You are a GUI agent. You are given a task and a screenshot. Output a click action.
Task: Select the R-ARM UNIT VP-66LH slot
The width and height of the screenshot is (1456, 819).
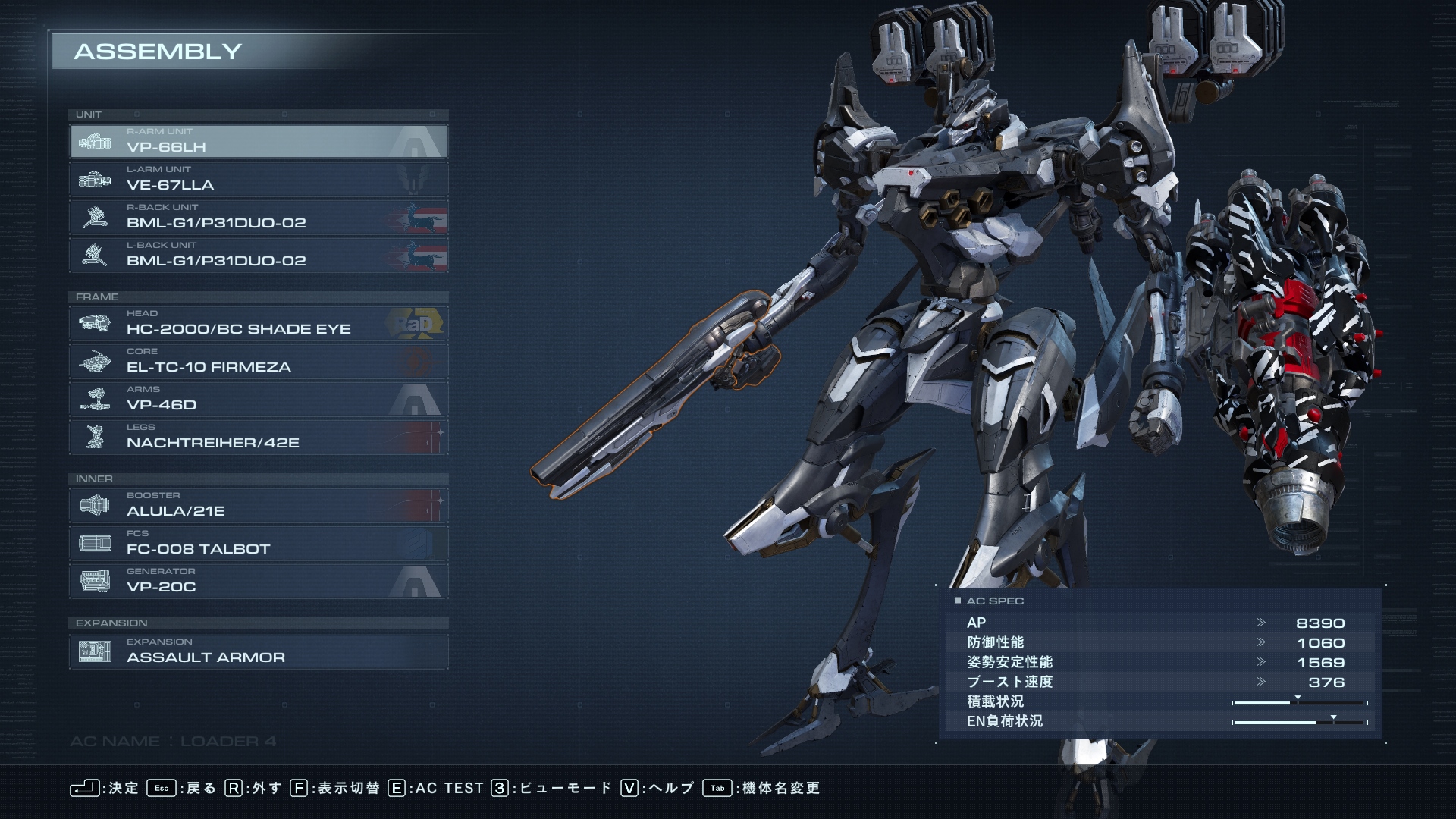coord(258,142)
